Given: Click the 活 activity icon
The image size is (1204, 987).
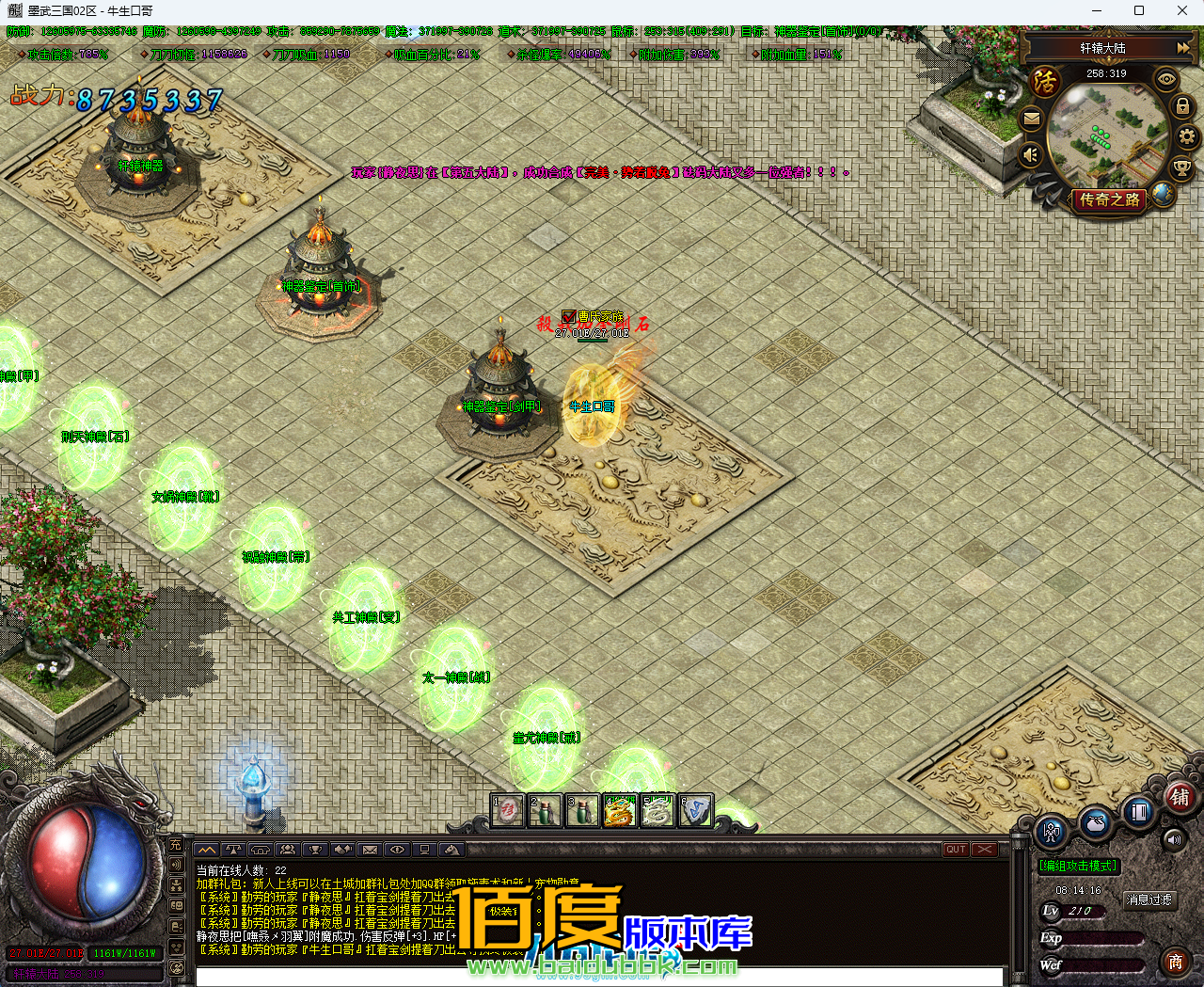Looking at the screenshot, I should click(x=1045, y=82).
